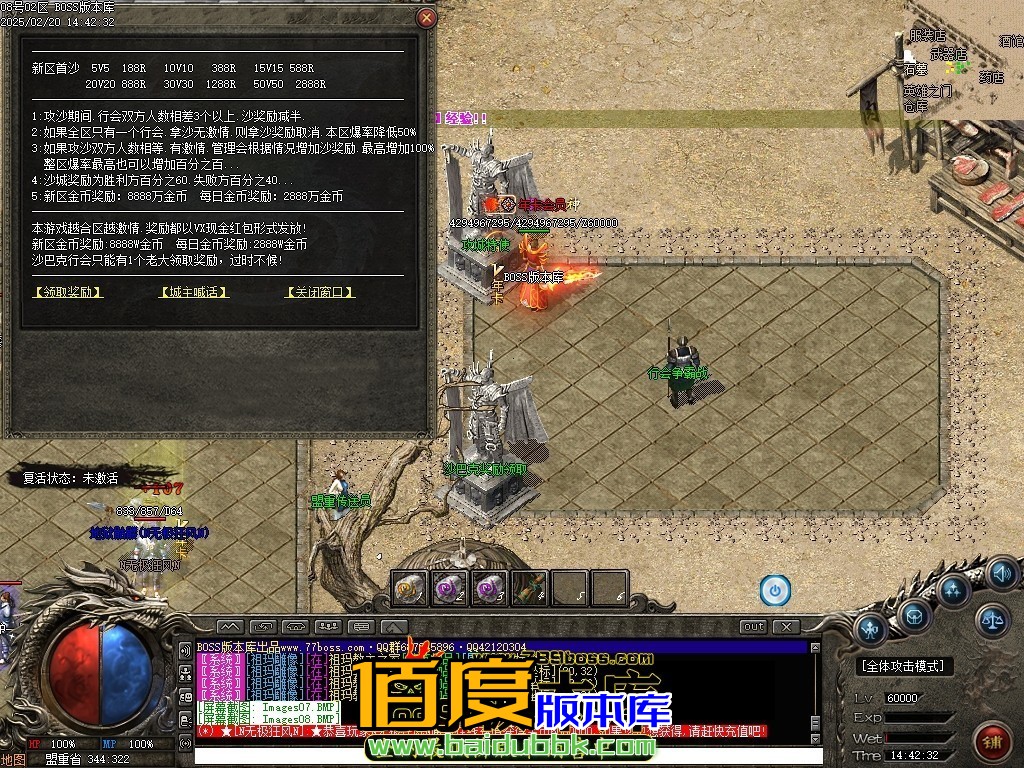The height and width of the screenshot is (768, 1024).
Task: Toggle sound with the speaker icon
Action: point(1001,574)
